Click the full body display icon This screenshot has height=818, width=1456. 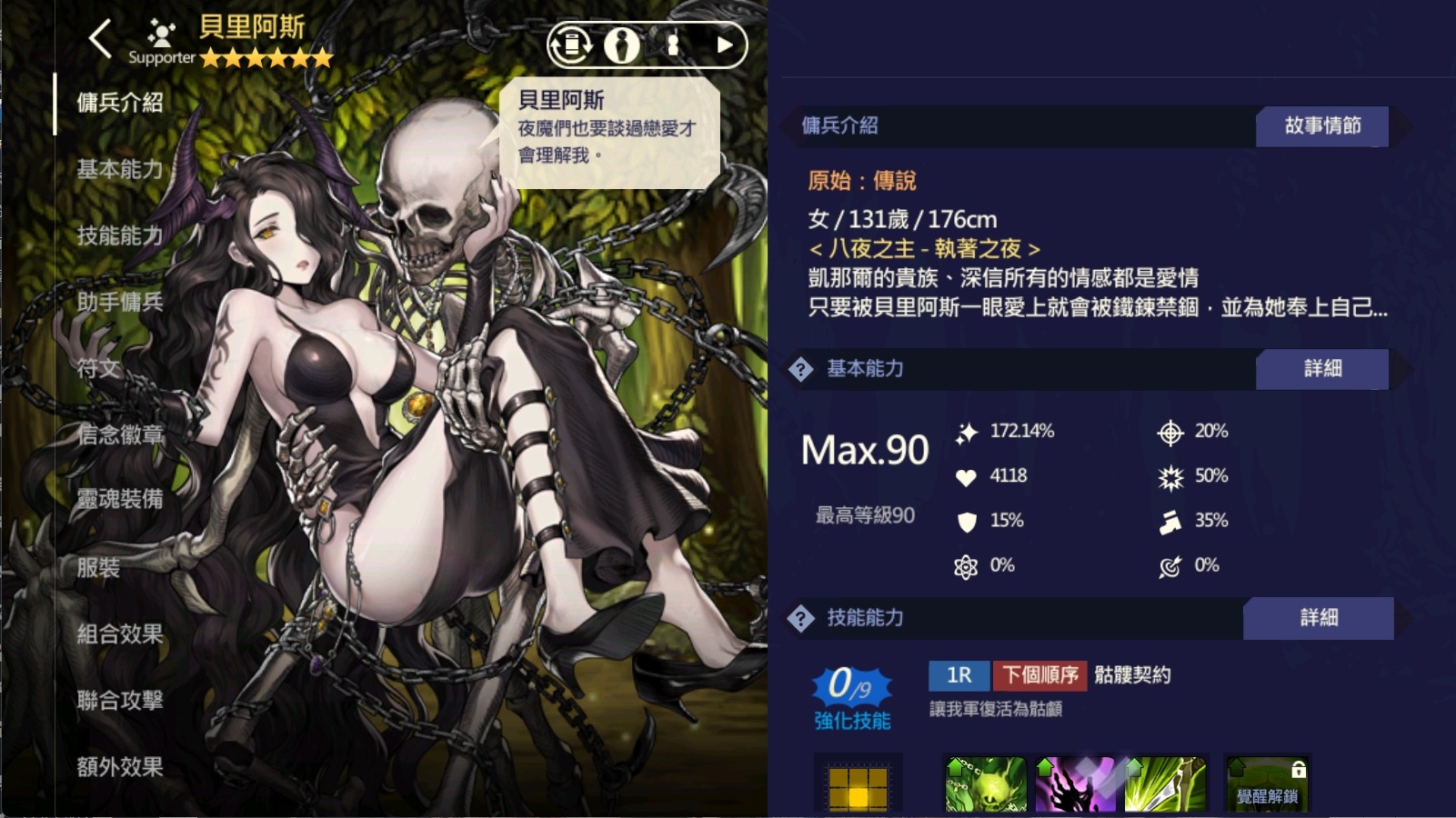point(671,44)
